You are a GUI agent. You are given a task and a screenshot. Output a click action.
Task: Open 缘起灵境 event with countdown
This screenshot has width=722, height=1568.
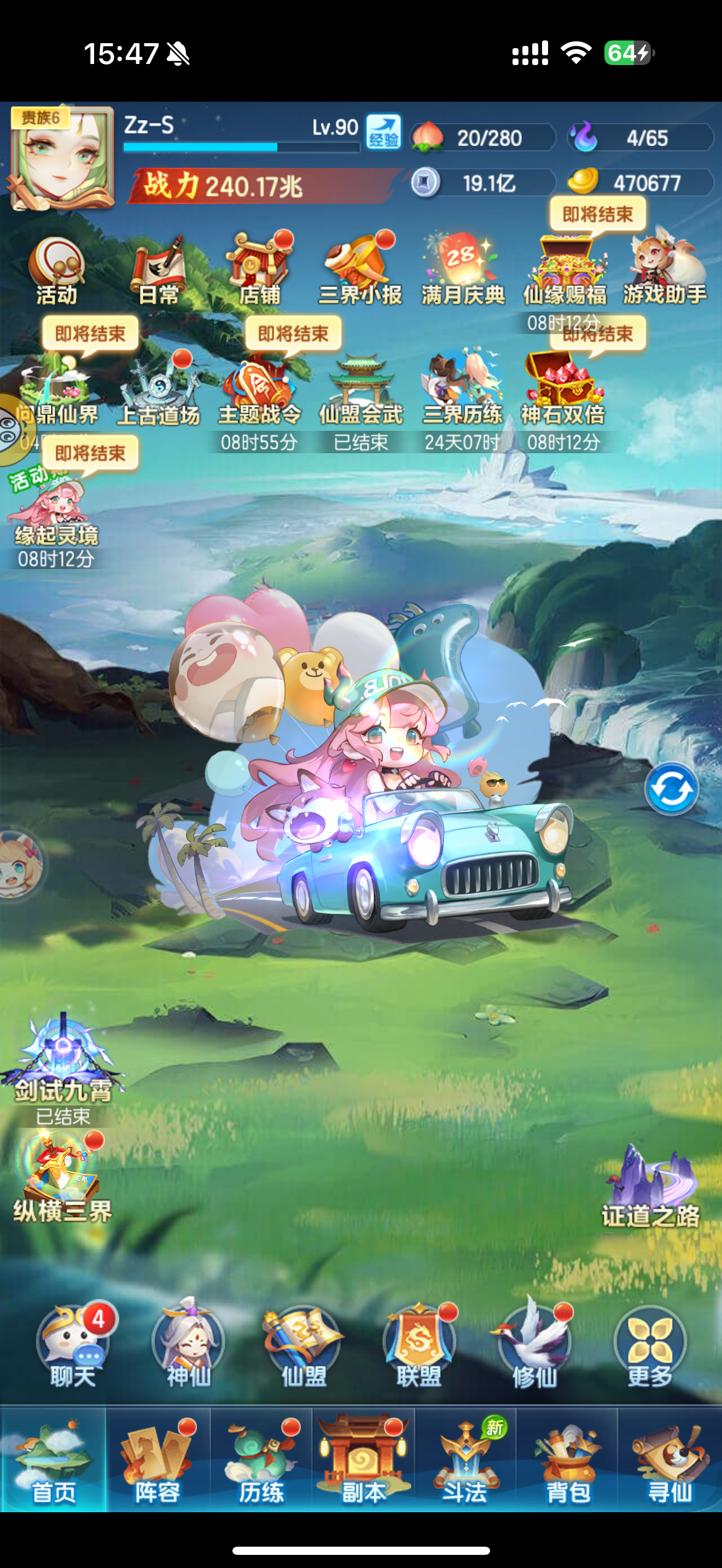(x=57, y=505)
